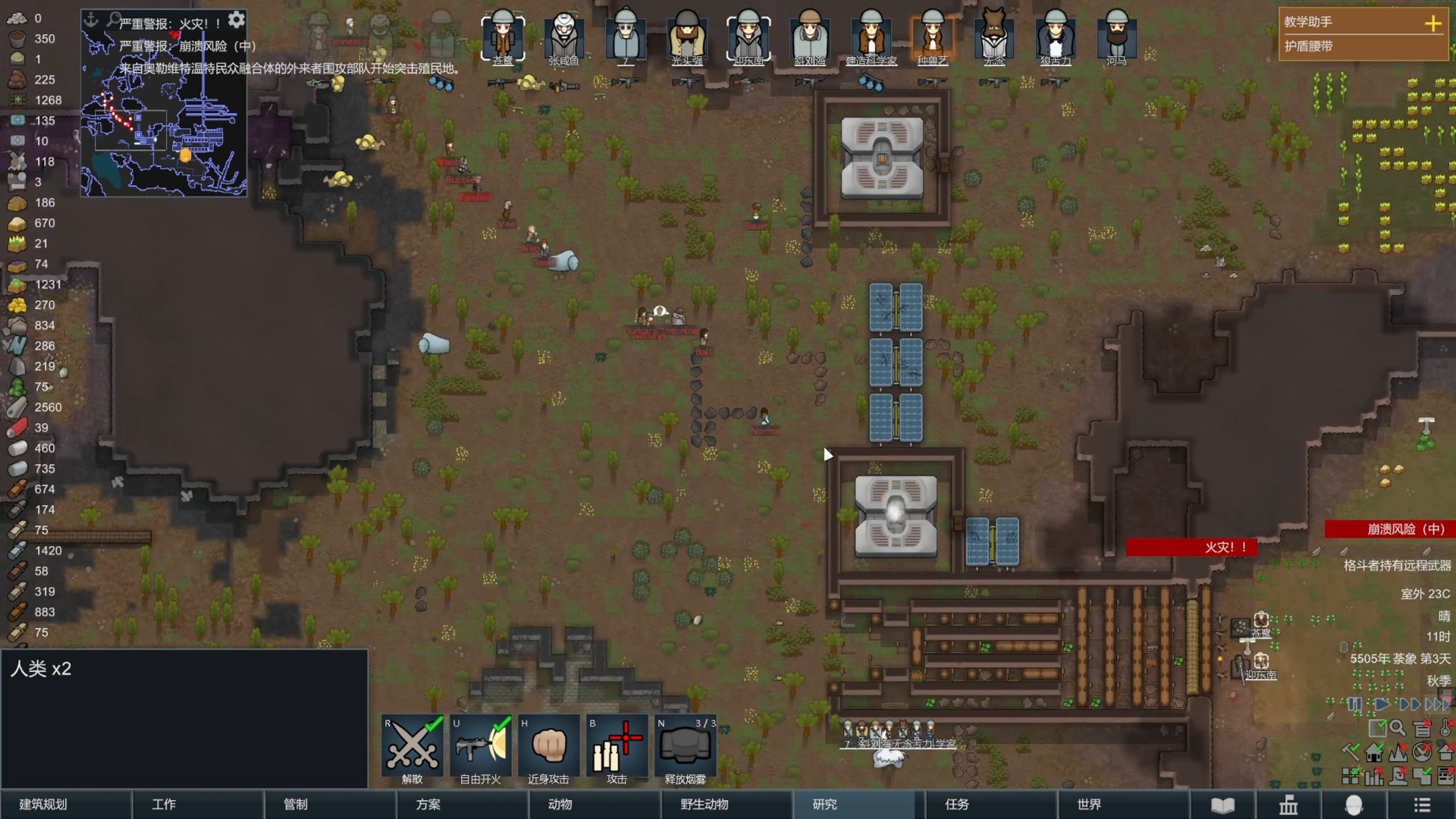Use the 释放烟雾 (release smoke) ability
Viewport: 1456px width, 819px height.
click(685, 747)
